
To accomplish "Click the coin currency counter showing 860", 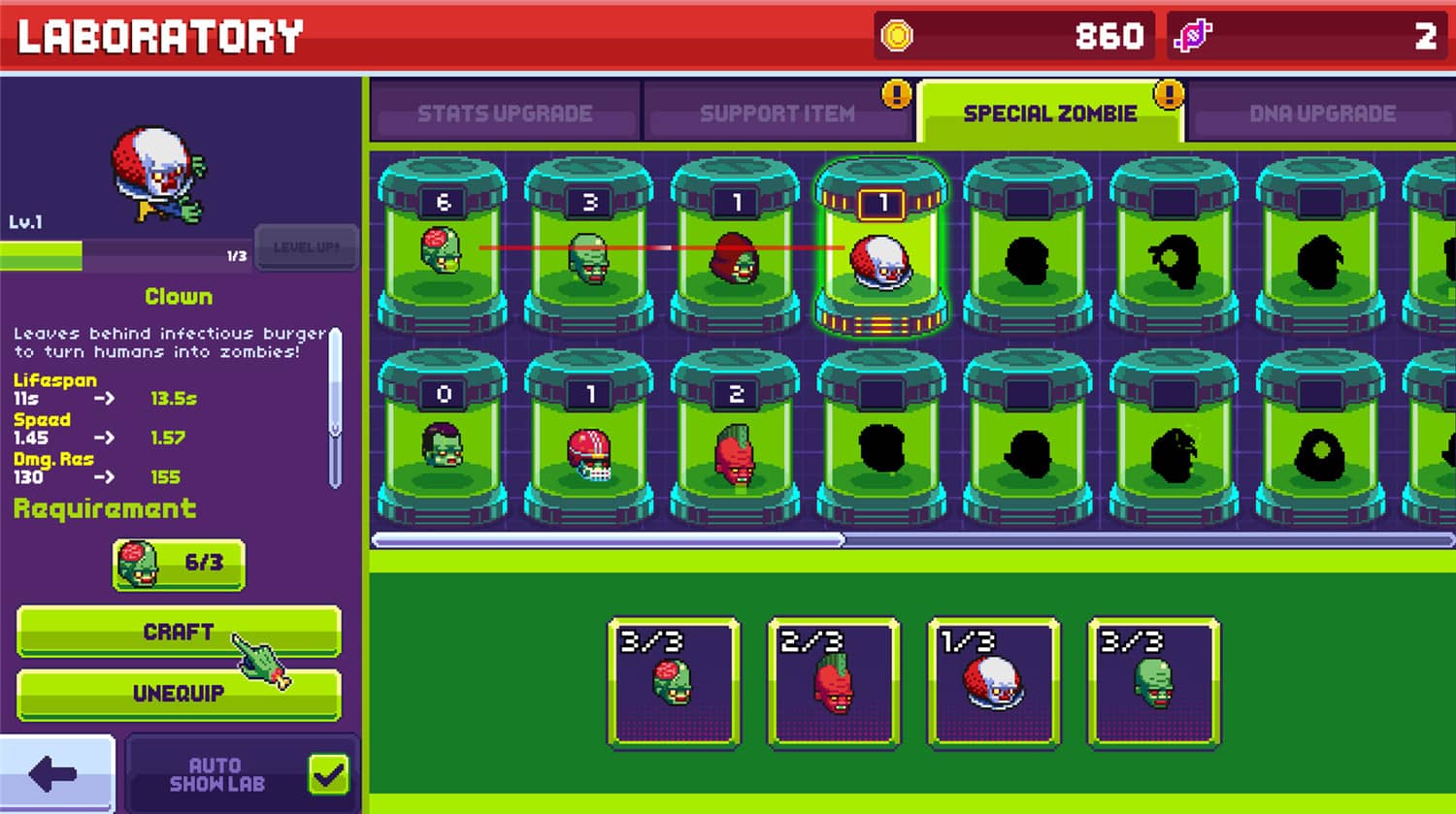I will (x=1014, y=36).
